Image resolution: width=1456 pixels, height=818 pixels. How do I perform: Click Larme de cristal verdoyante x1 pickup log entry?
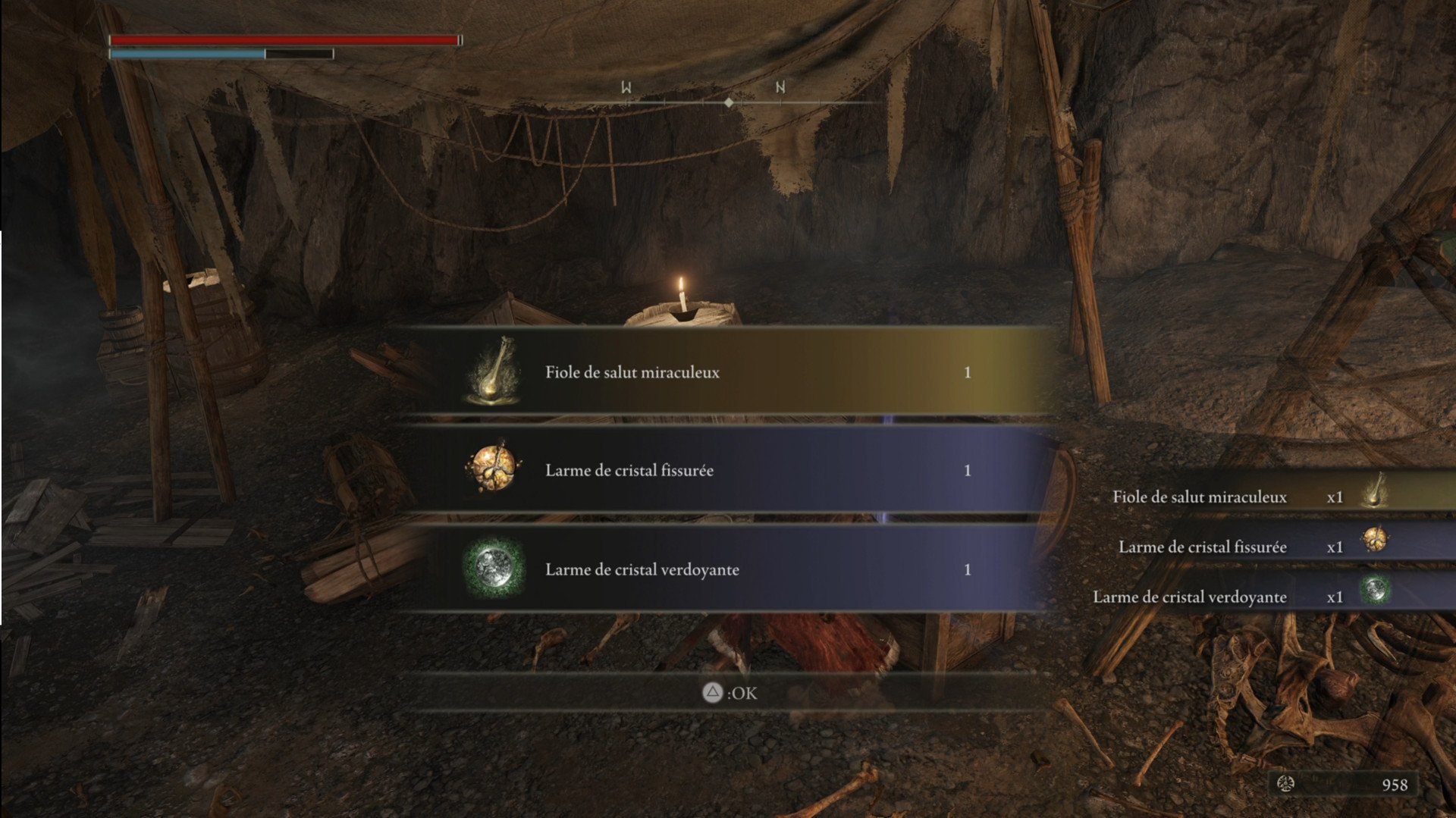pyautogui.click(x=1251, y=597)
